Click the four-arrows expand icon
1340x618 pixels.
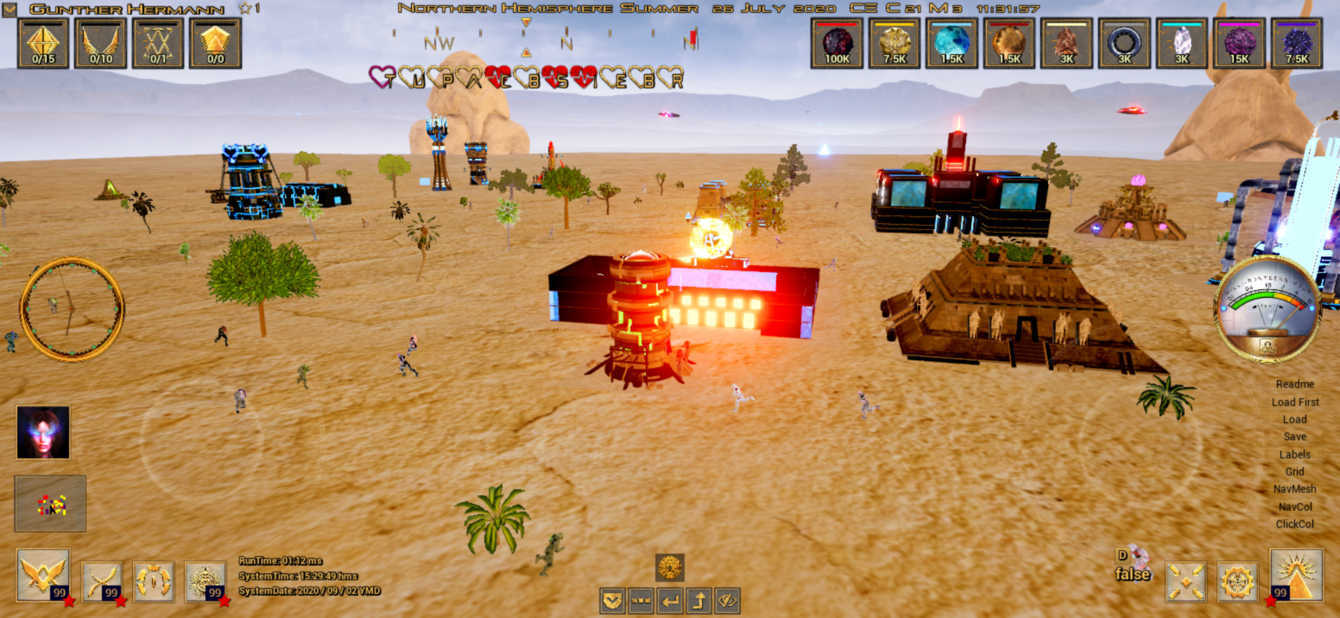(x=1185, y=581)
